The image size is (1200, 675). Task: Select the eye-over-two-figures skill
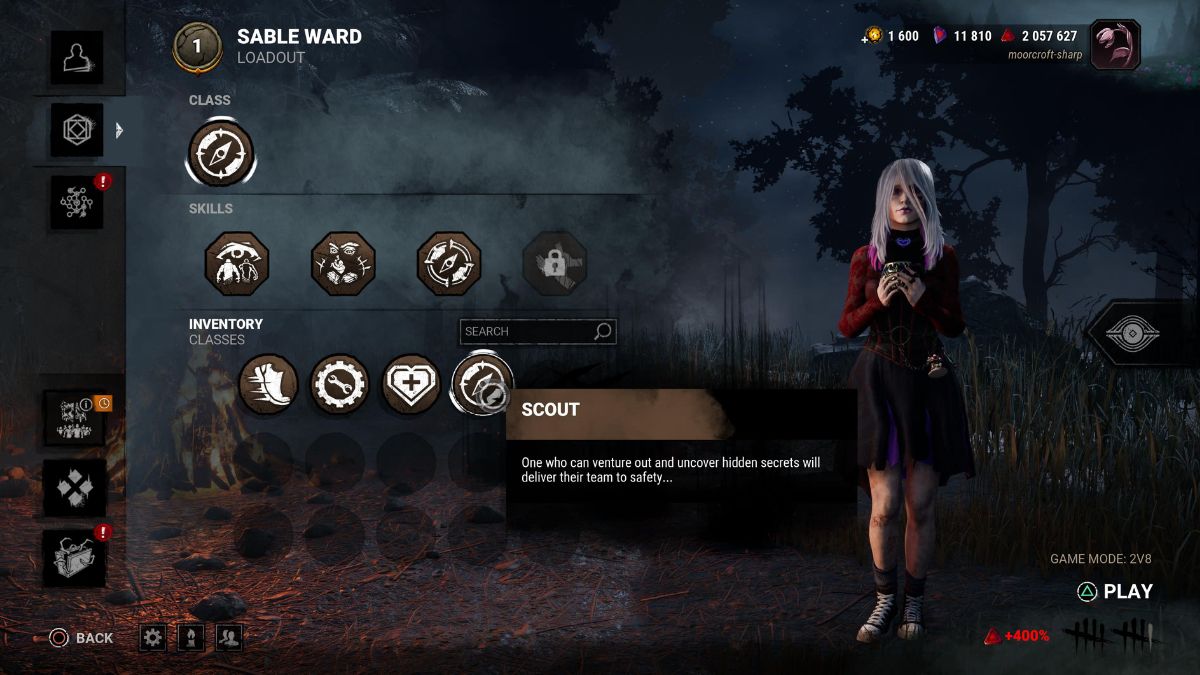[x=237, y=264]
